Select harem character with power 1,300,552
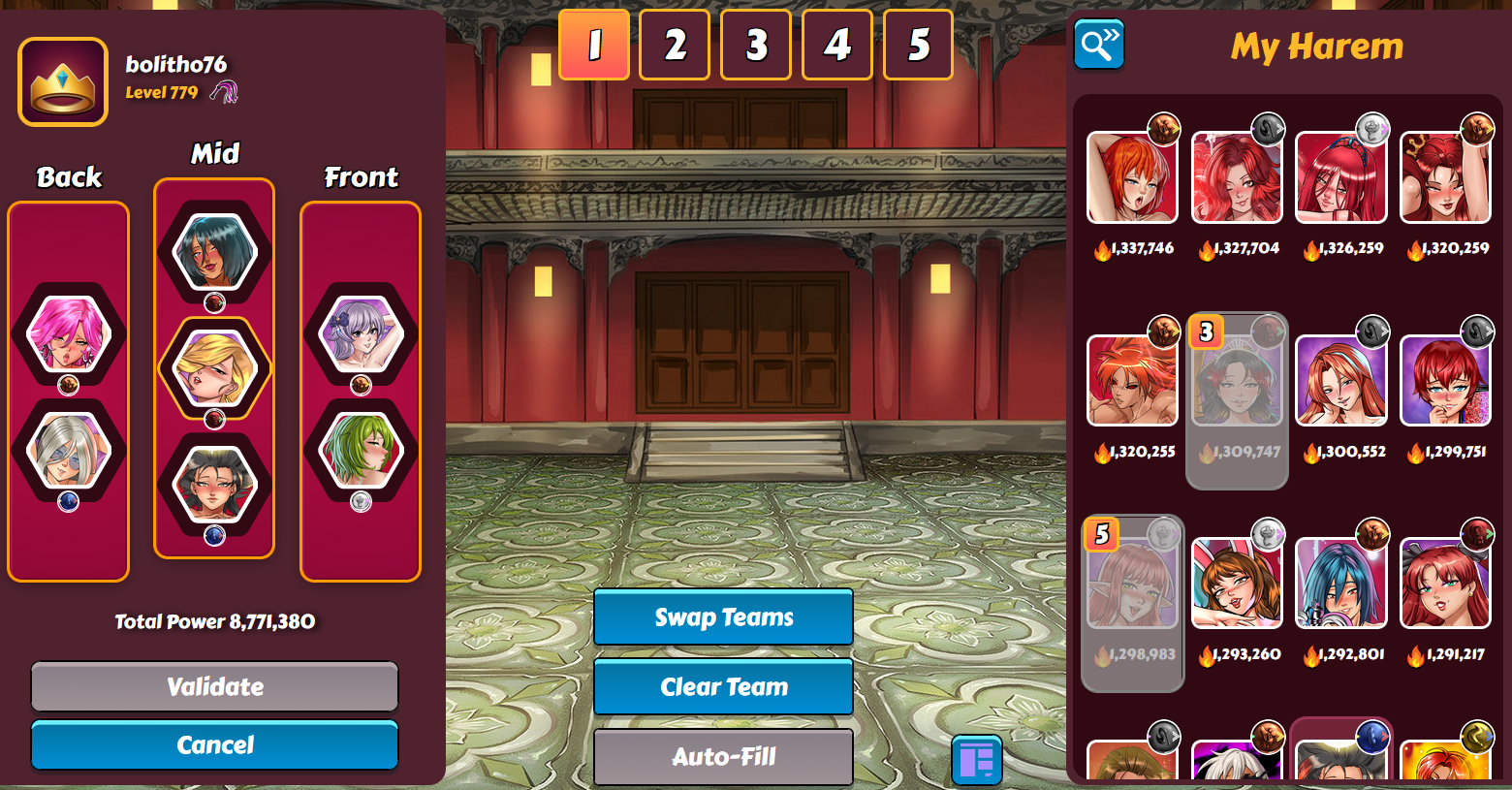Screen dimensions: 1512x790 click(1341, 381)
